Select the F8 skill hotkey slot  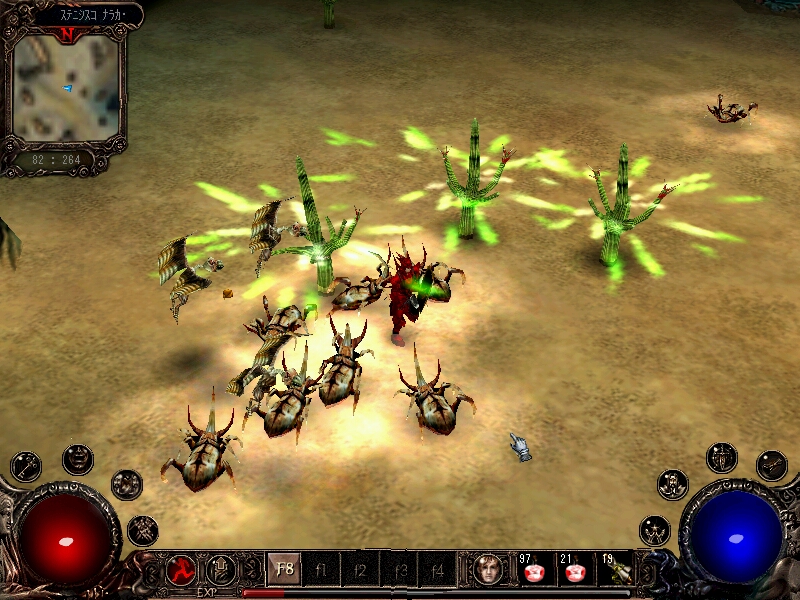tap(284, 570)
